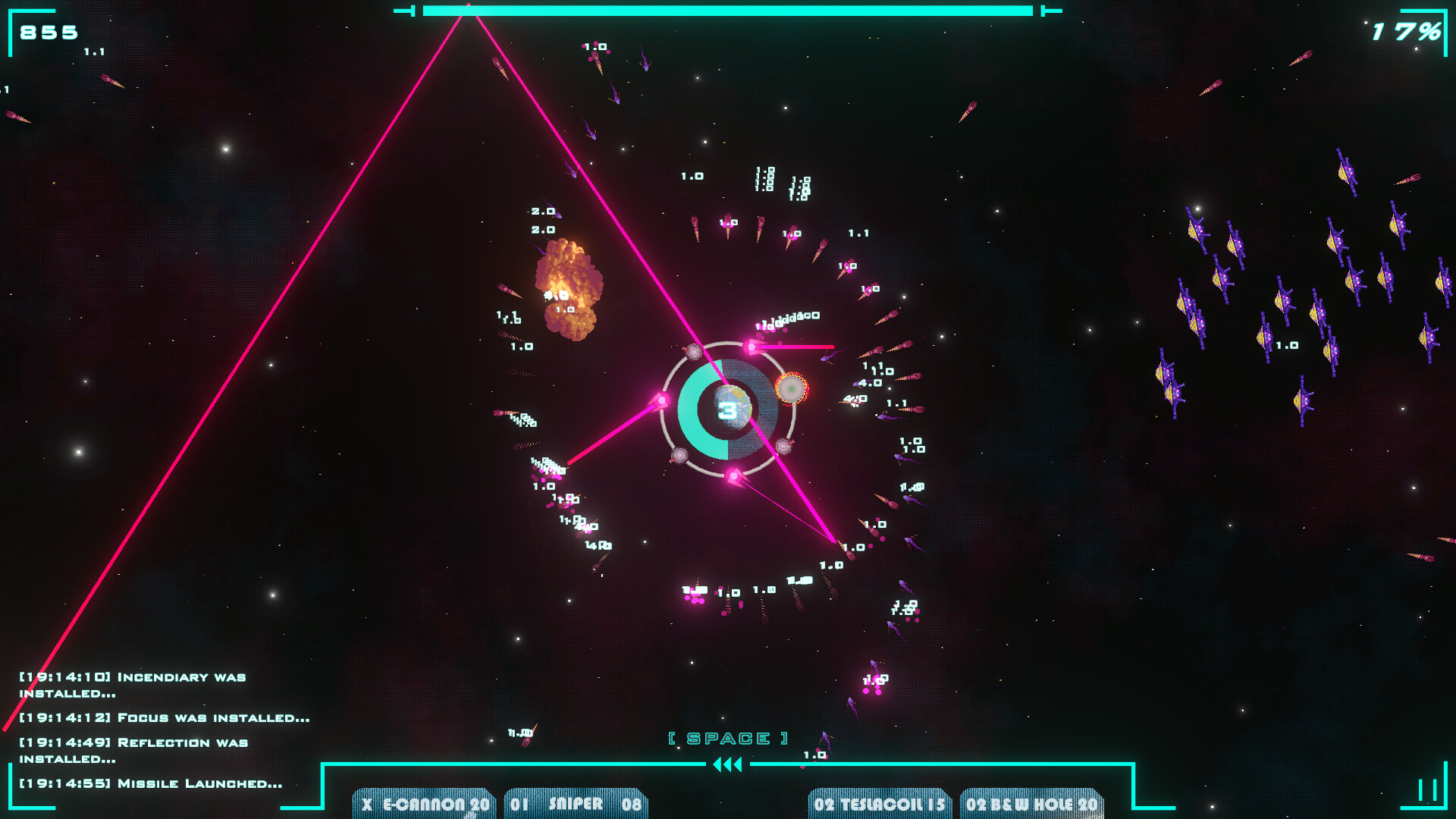The height and width of the screenshot is (819, 1456).
Task: Expand the right wave marker bracket
Action: [x=1051, y=11]
